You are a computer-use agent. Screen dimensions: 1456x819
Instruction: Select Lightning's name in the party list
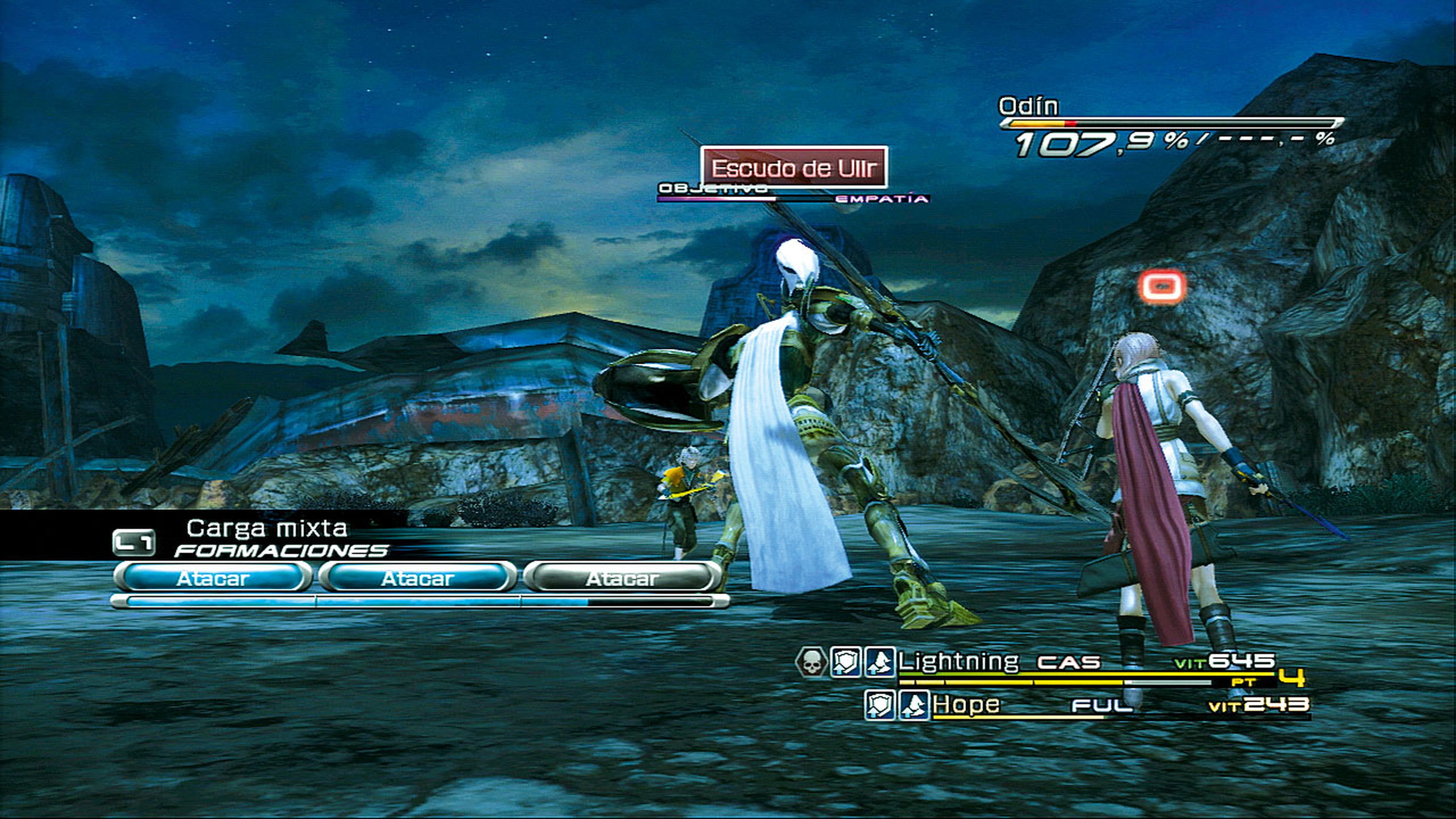(x=958, y=661)
